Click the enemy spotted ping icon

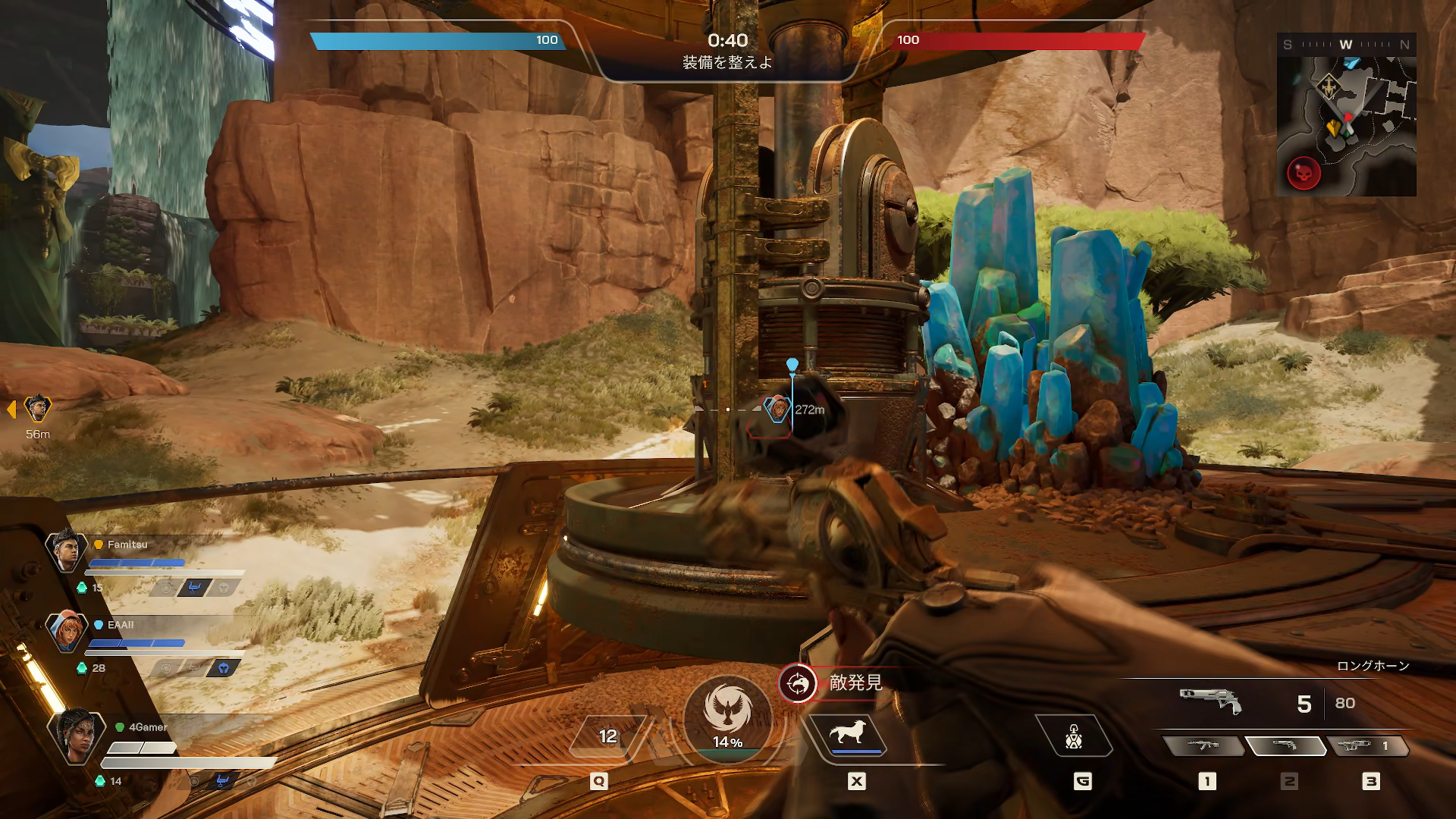[797, 684]
